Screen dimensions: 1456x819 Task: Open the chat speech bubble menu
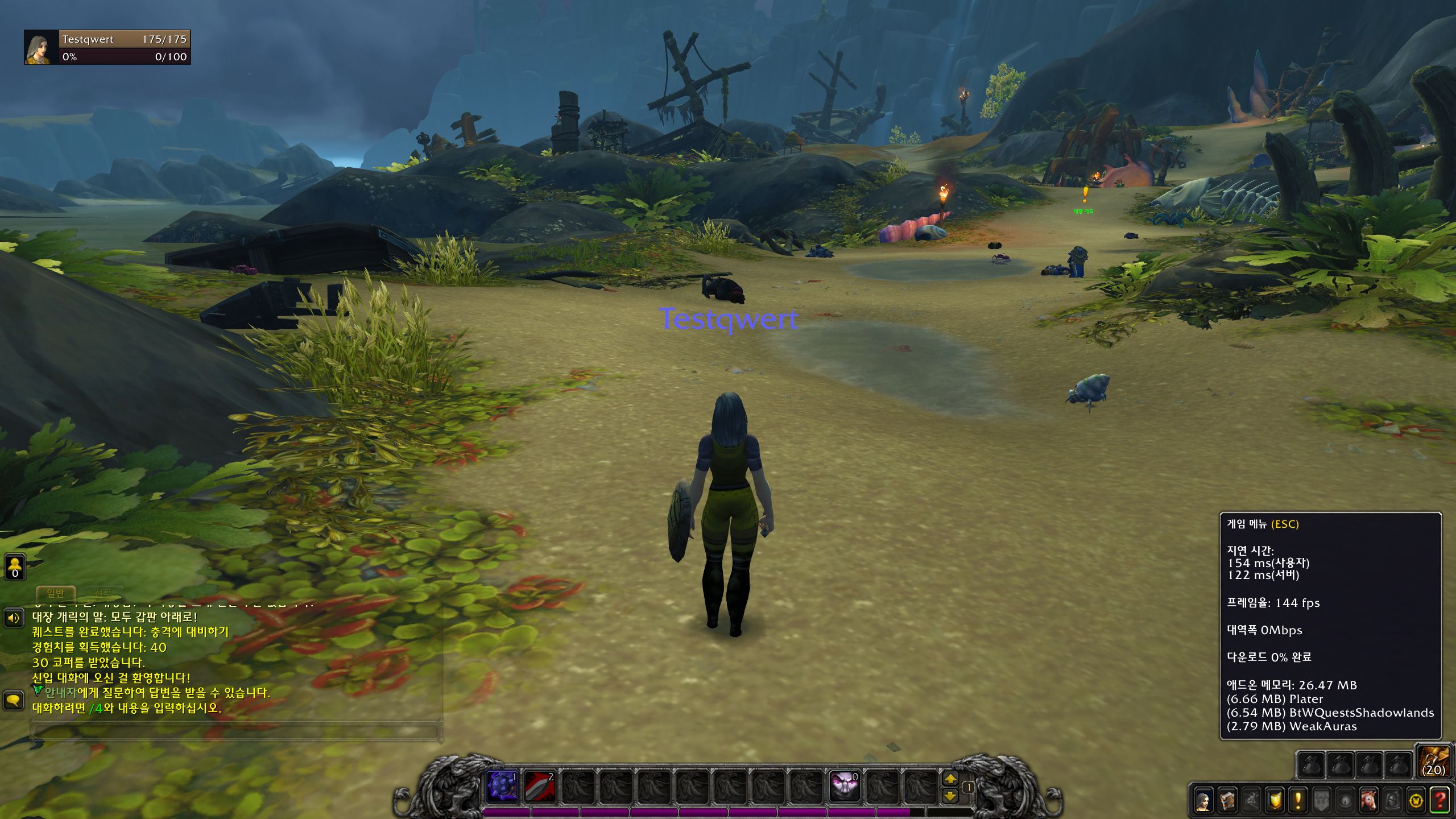[x=14, y=700]
